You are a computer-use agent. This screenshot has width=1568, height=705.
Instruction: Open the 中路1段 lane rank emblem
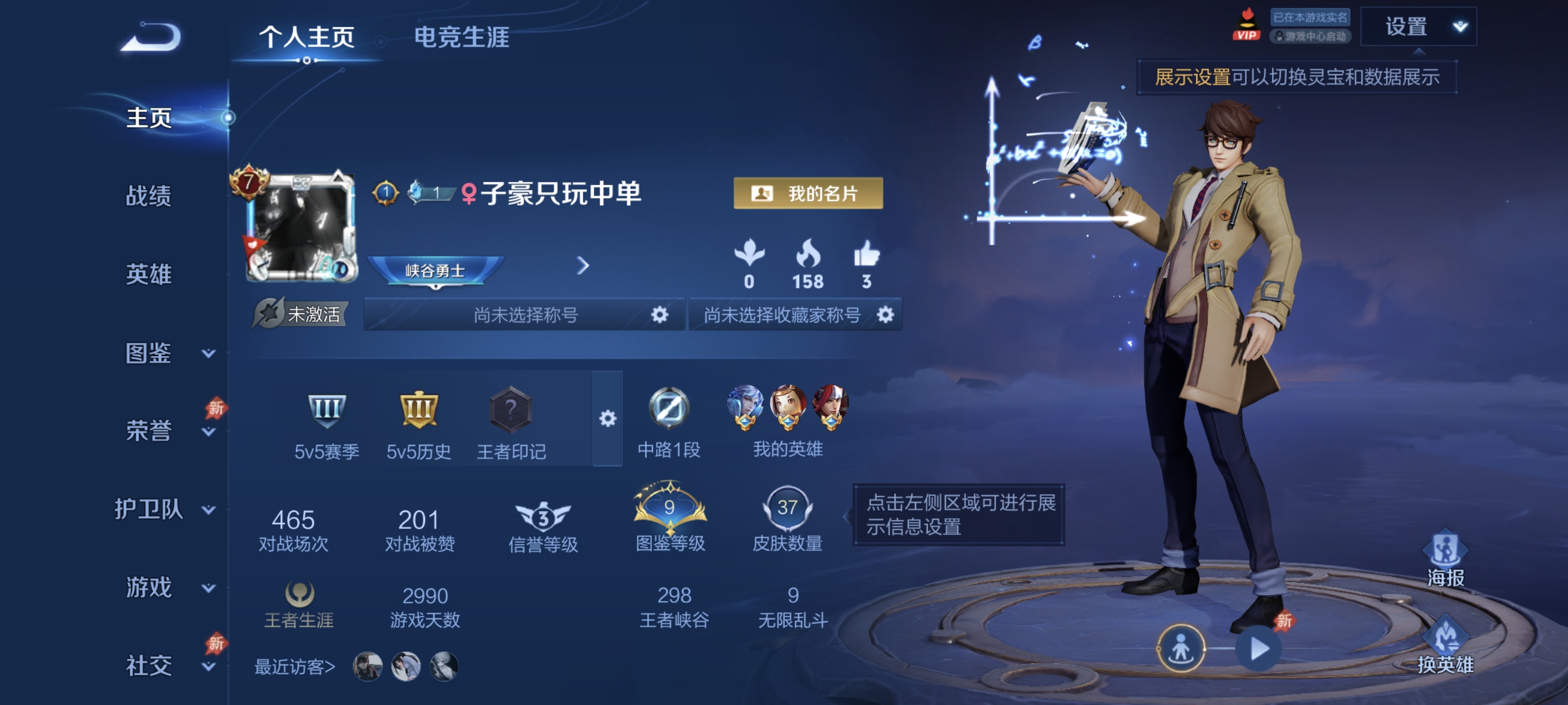click(x=670, y=409)
